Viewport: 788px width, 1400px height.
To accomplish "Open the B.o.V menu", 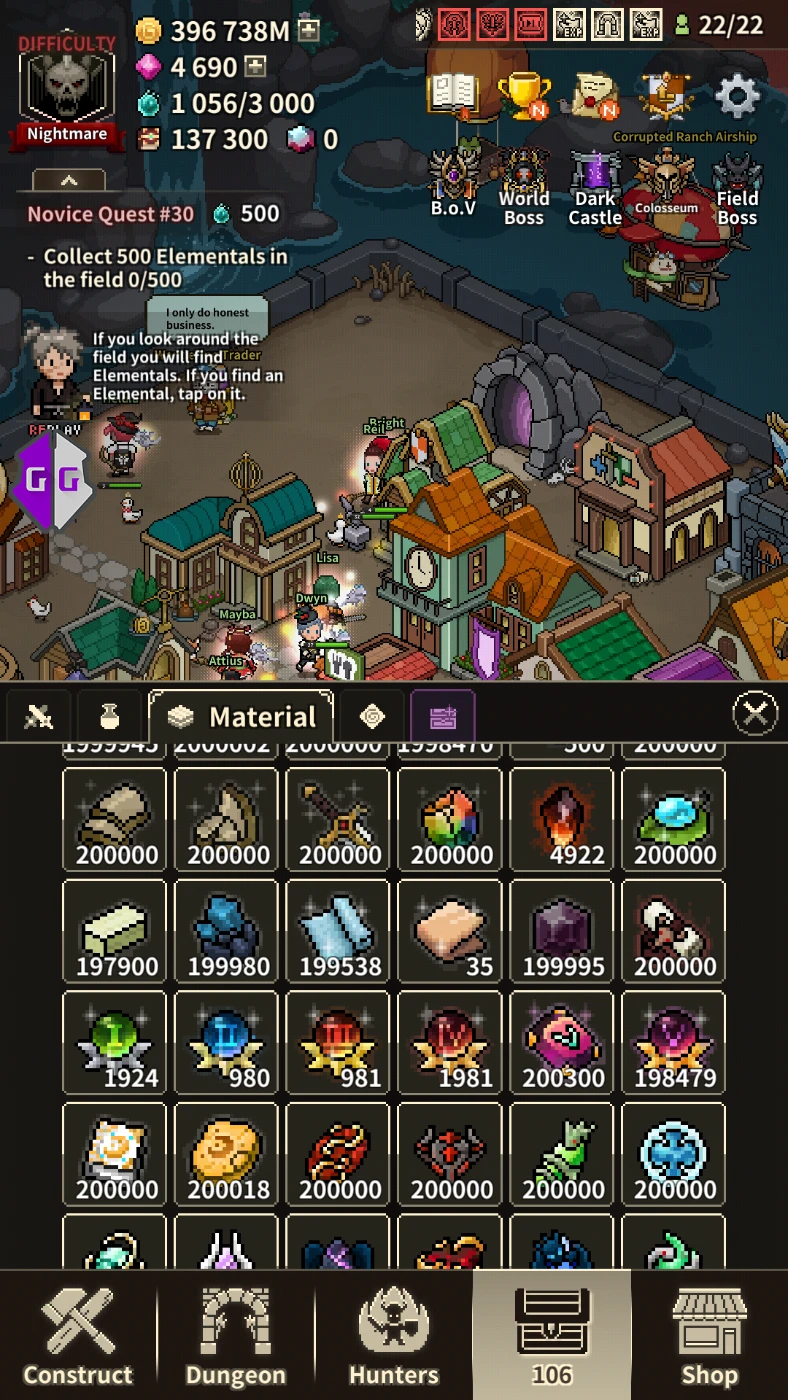I will coord(453,185).
